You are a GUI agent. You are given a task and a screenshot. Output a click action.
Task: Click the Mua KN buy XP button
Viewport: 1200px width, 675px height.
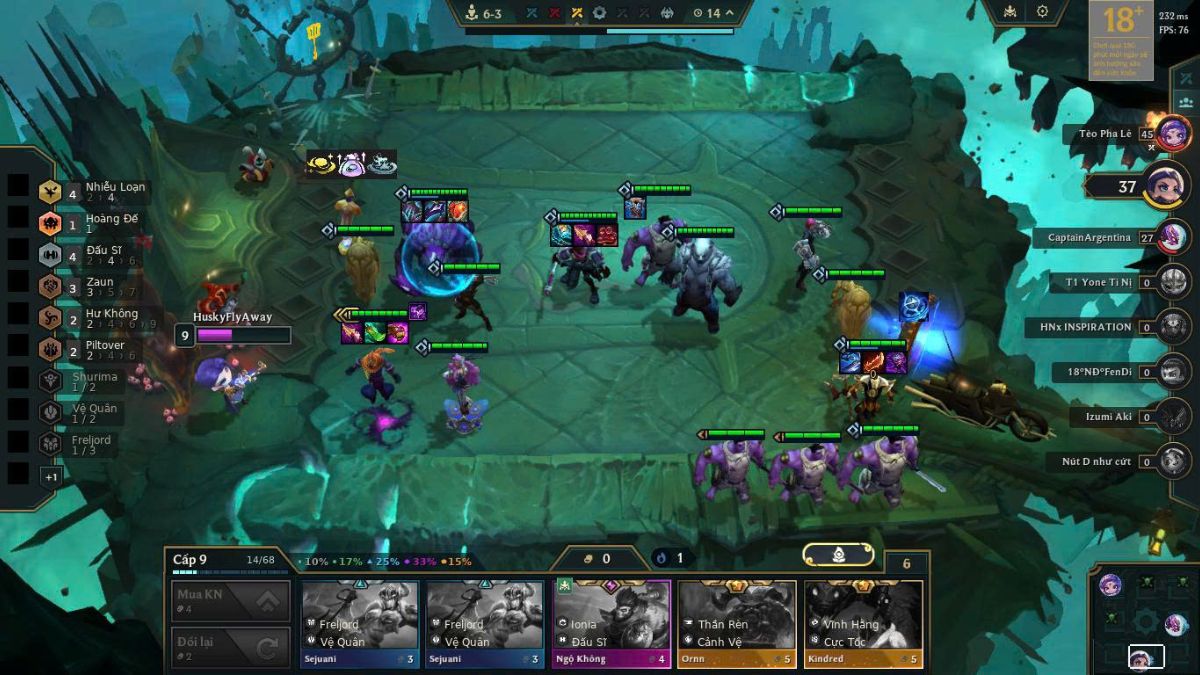[x=230, y=601]
